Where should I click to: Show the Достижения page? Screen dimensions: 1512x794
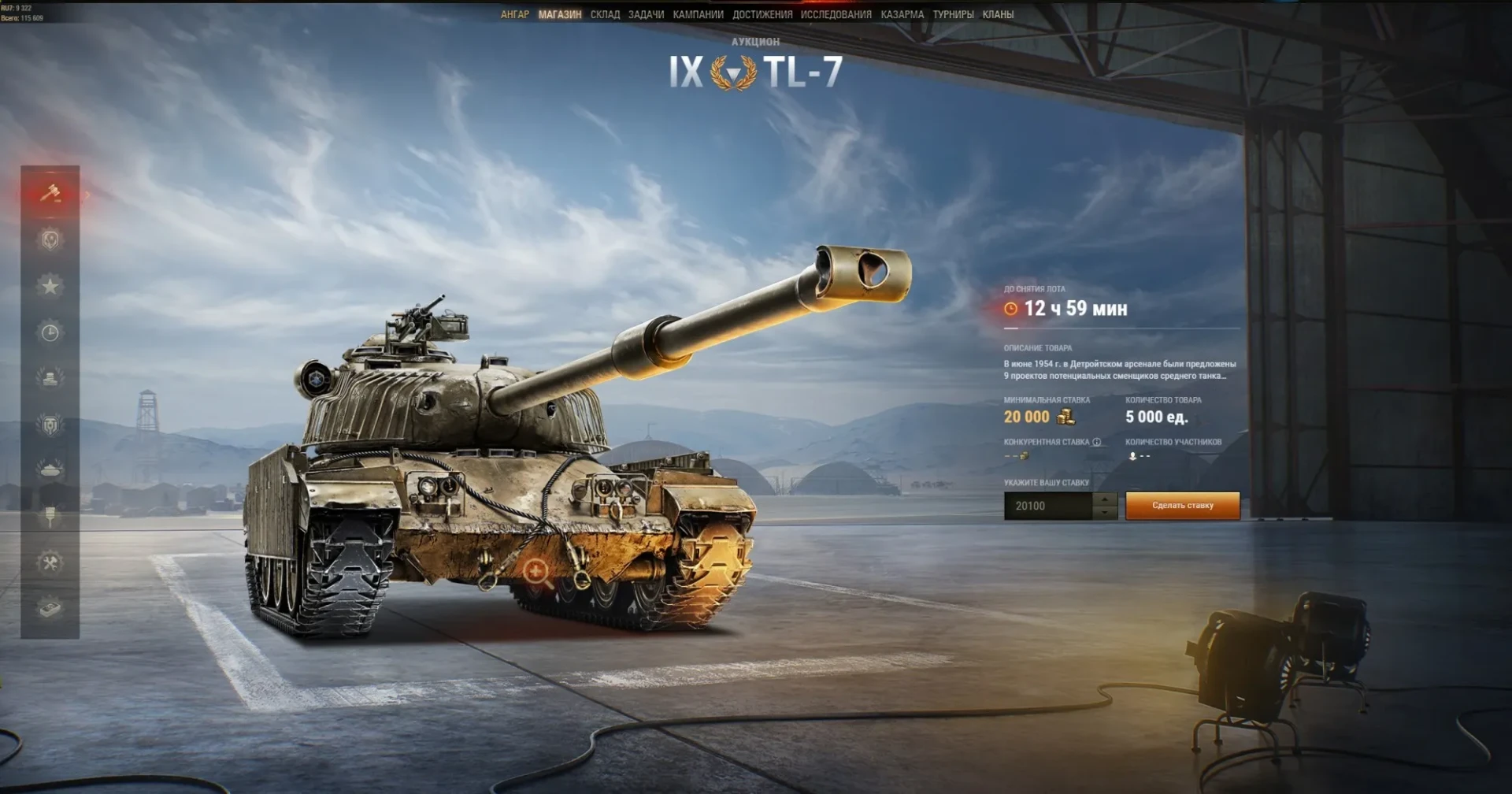762,14
